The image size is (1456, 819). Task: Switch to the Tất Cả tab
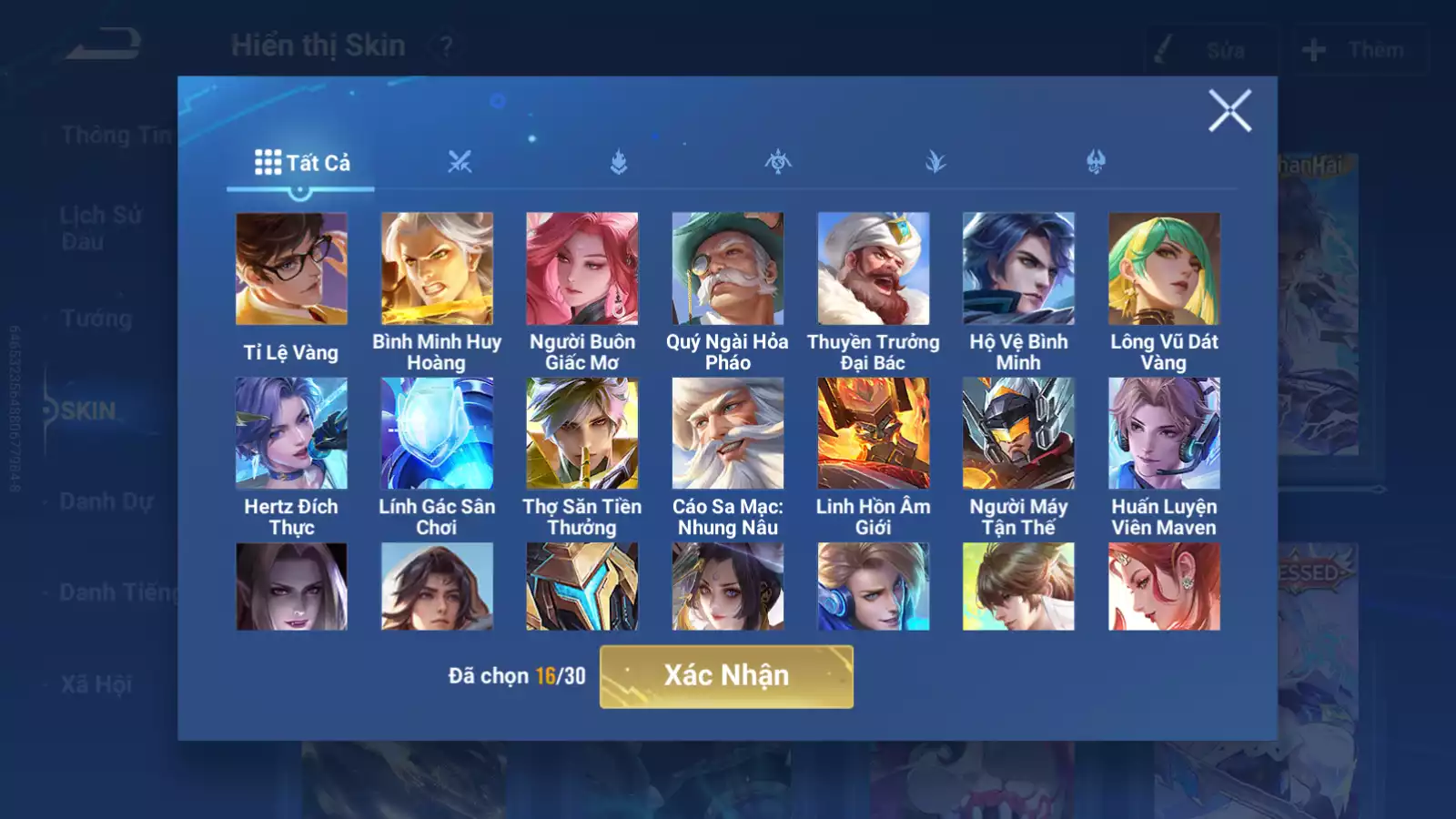point(301,163)
